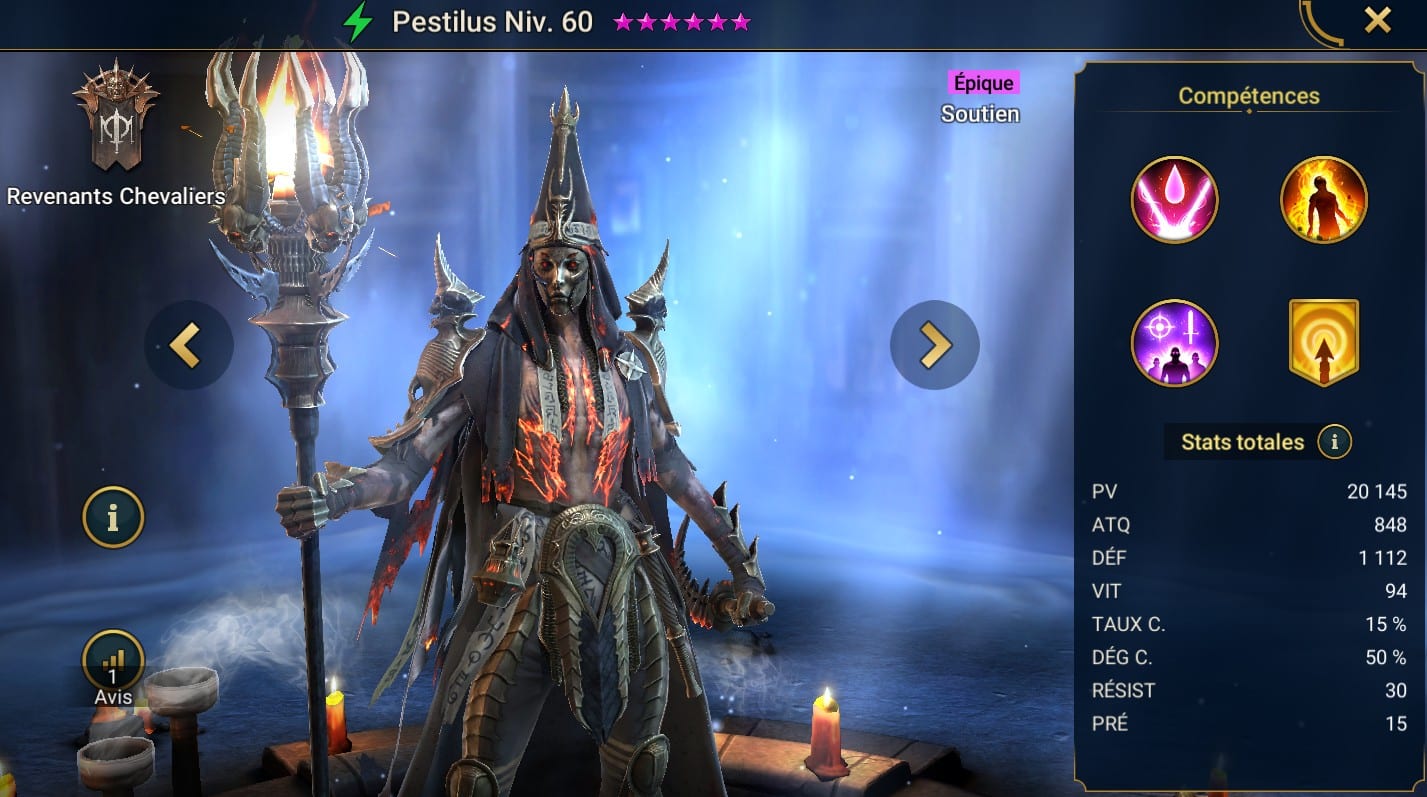Select the golden aura banner skill
Viewport: 1427px width, 797px height.
pos(1323,343)
